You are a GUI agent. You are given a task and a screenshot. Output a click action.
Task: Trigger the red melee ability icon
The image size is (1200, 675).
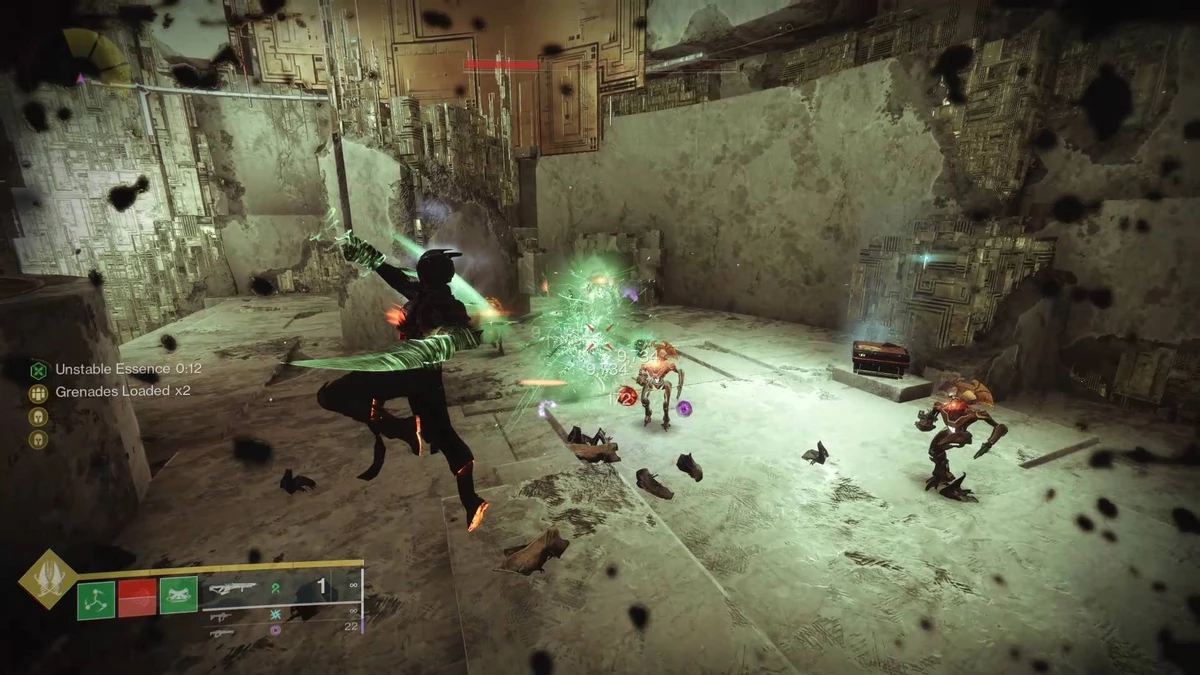(x=138, y=598)
